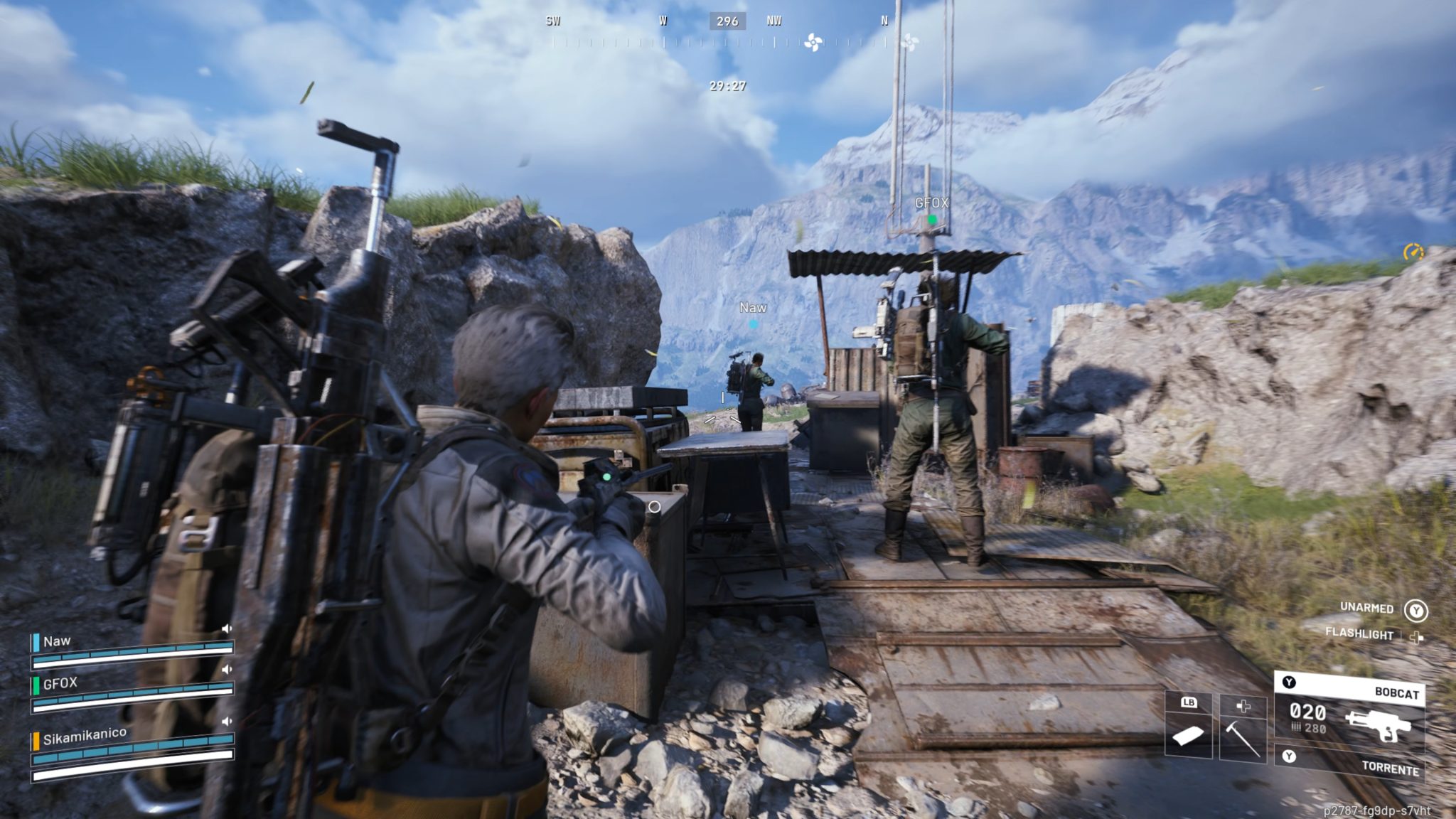1456x819 pixels.
Task: Choose the flat pad gadget slot
Action: pyautogui.click(x=1188, y=735)
